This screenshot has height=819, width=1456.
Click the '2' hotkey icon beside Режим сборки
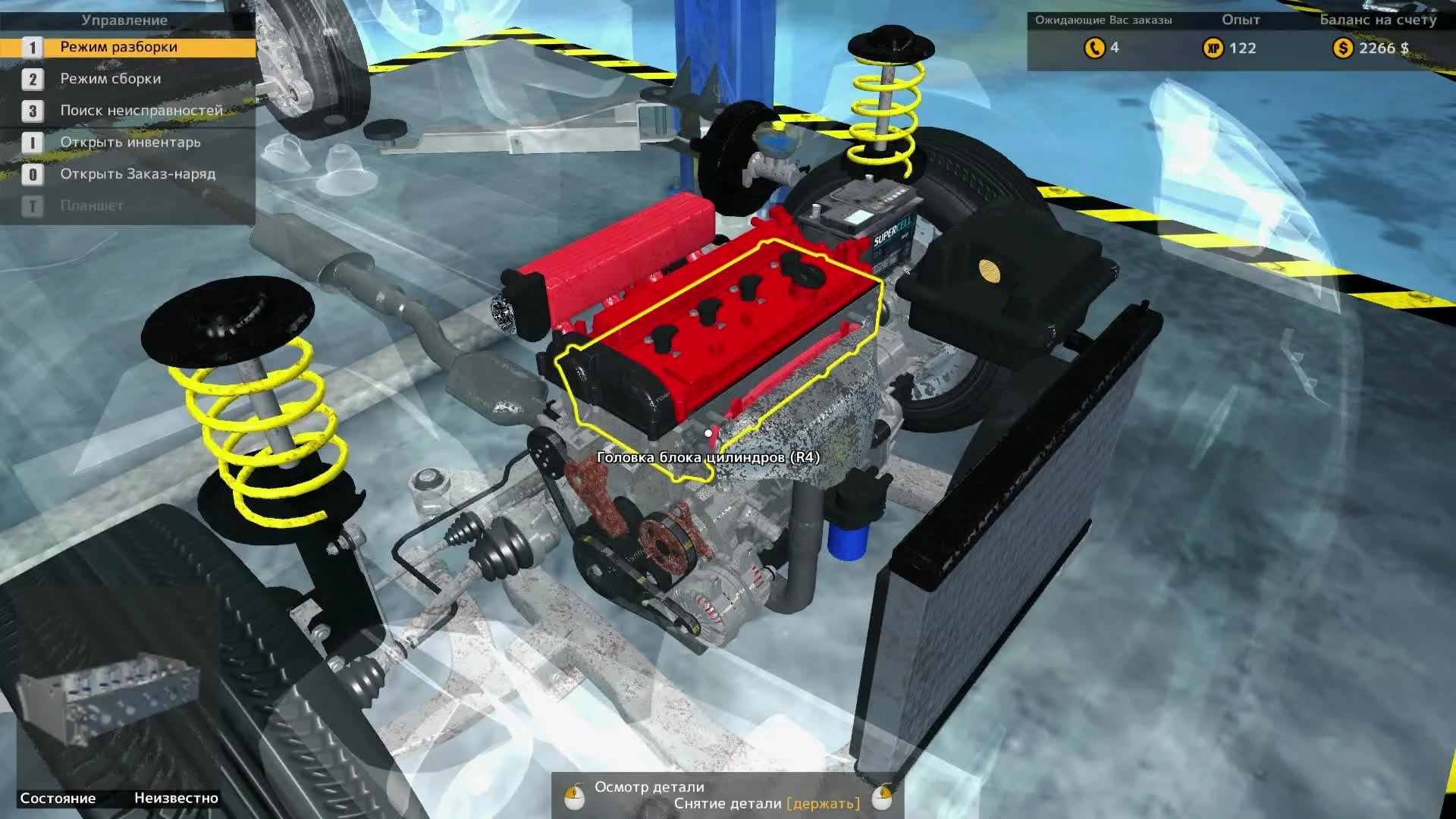tap(31, 78)
